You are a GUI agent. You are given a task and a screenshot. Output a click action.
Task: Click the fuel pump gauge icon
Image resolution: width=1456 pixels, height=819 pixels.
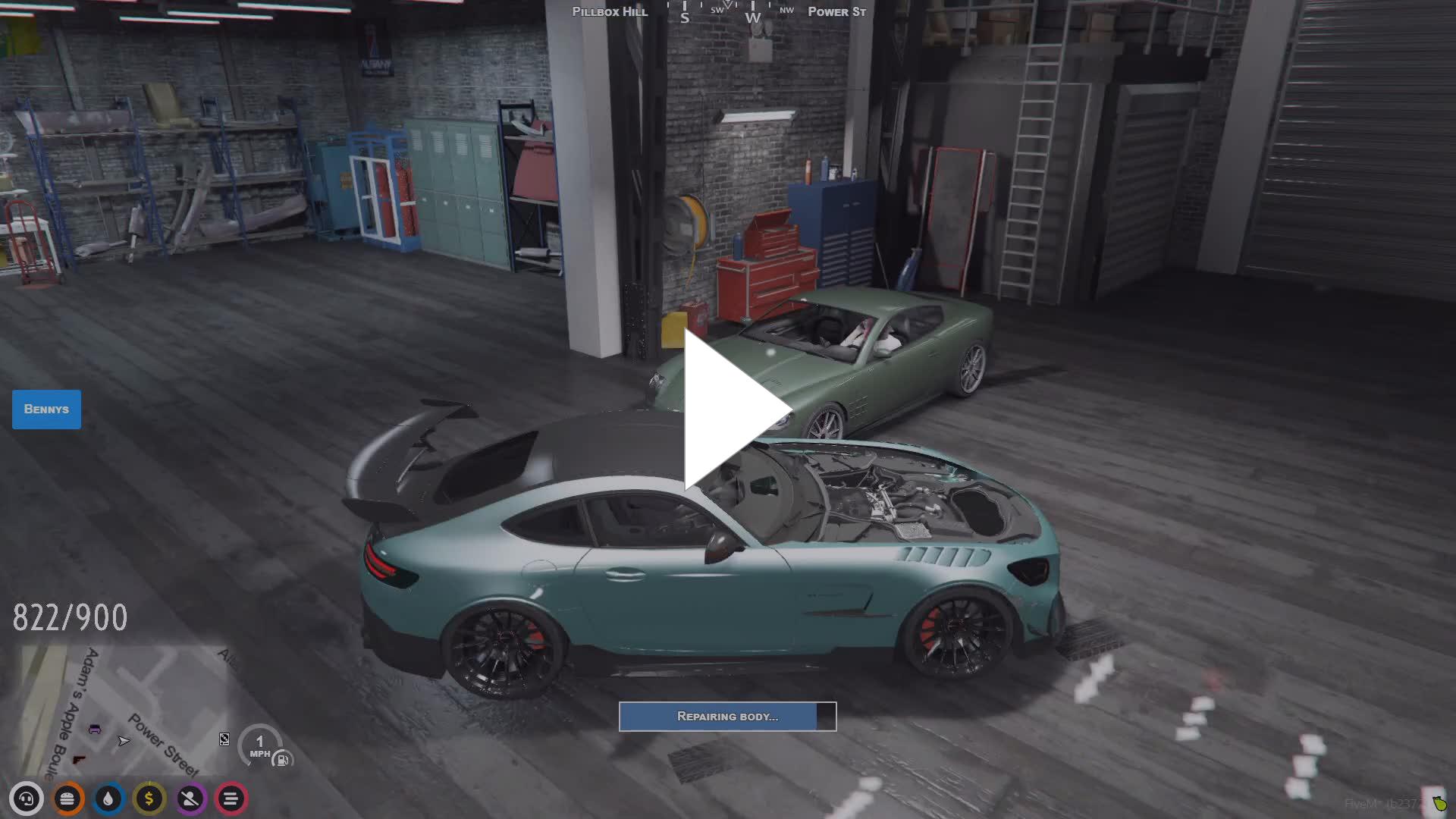click(282, 759)
